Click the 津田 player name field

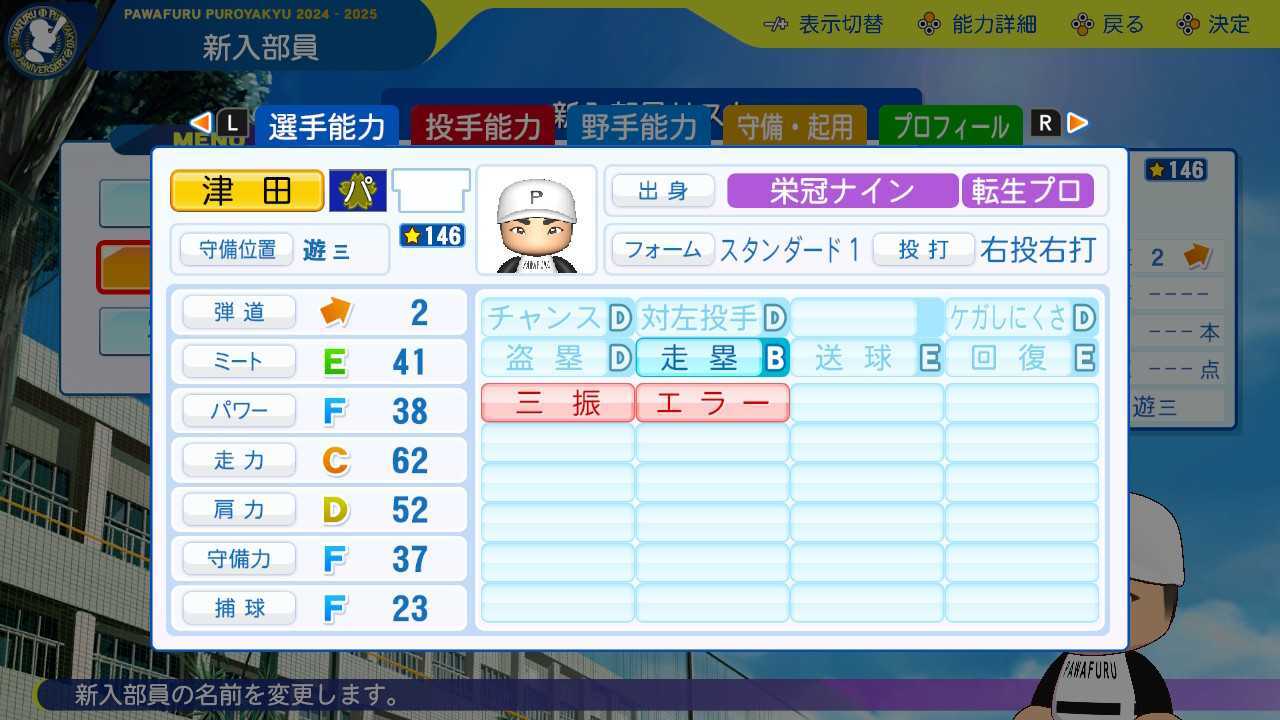coord(246,191)
